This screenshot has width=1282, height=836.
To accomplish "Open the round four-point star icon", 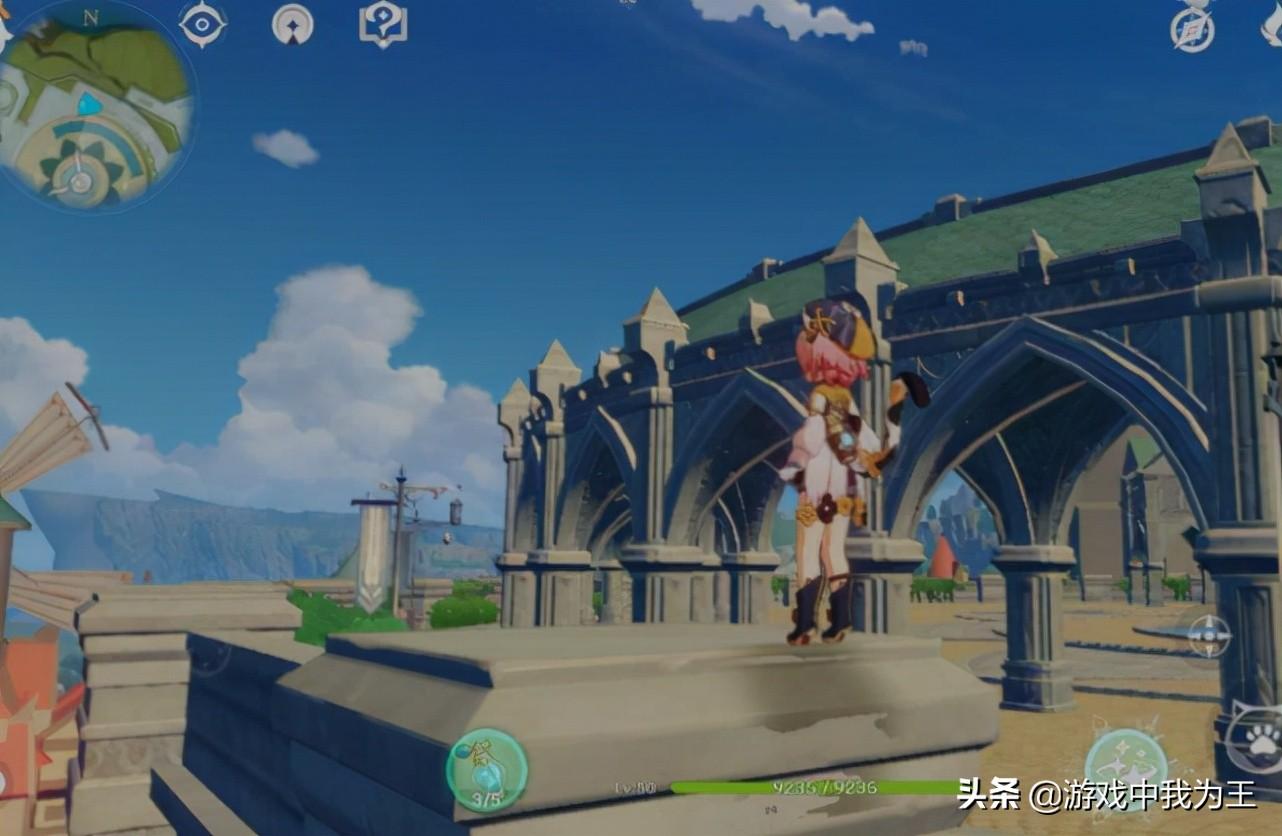I will tap(292, 24).
